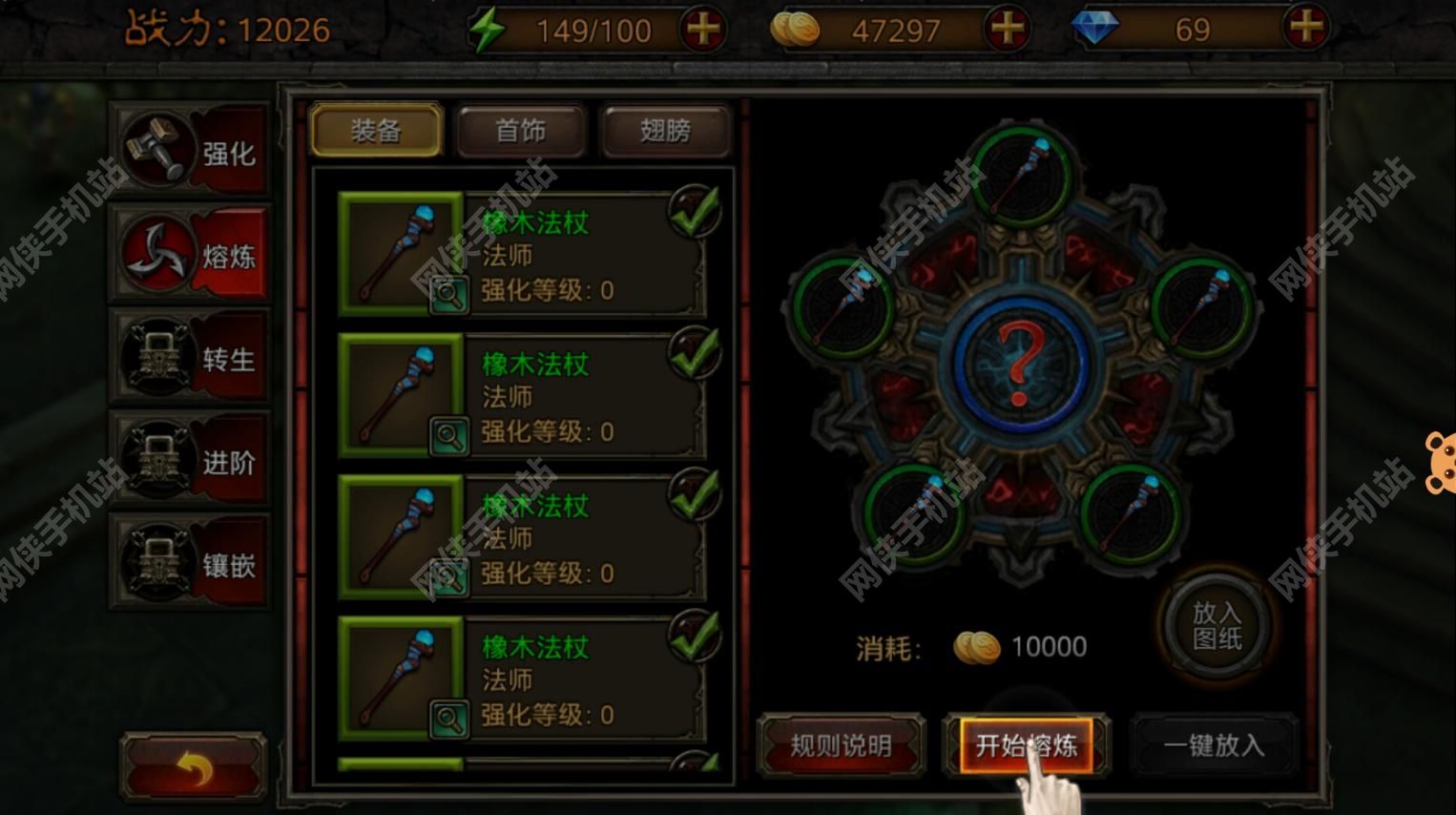Switch to the 首饰 (Jewelry) tab

pos(521,132)
